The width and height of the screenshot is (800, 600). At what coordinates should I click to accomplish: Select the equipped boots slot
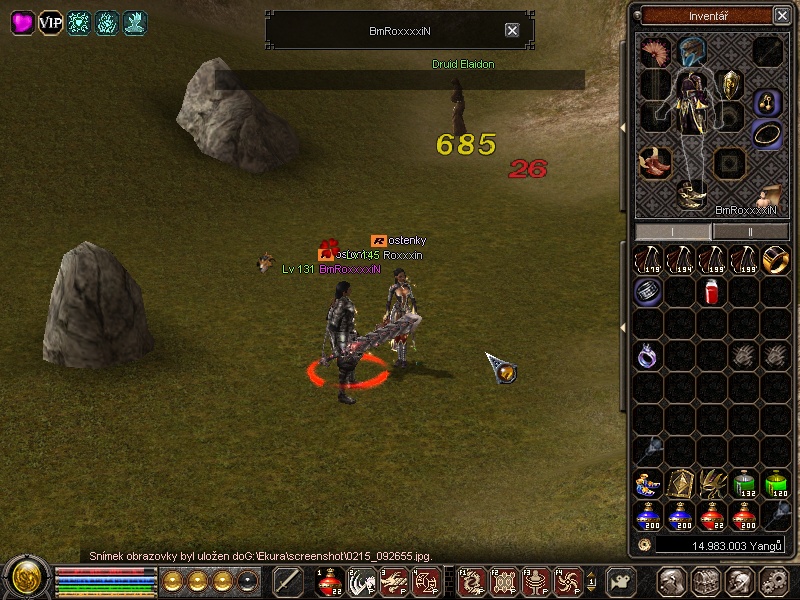(691, 193)
